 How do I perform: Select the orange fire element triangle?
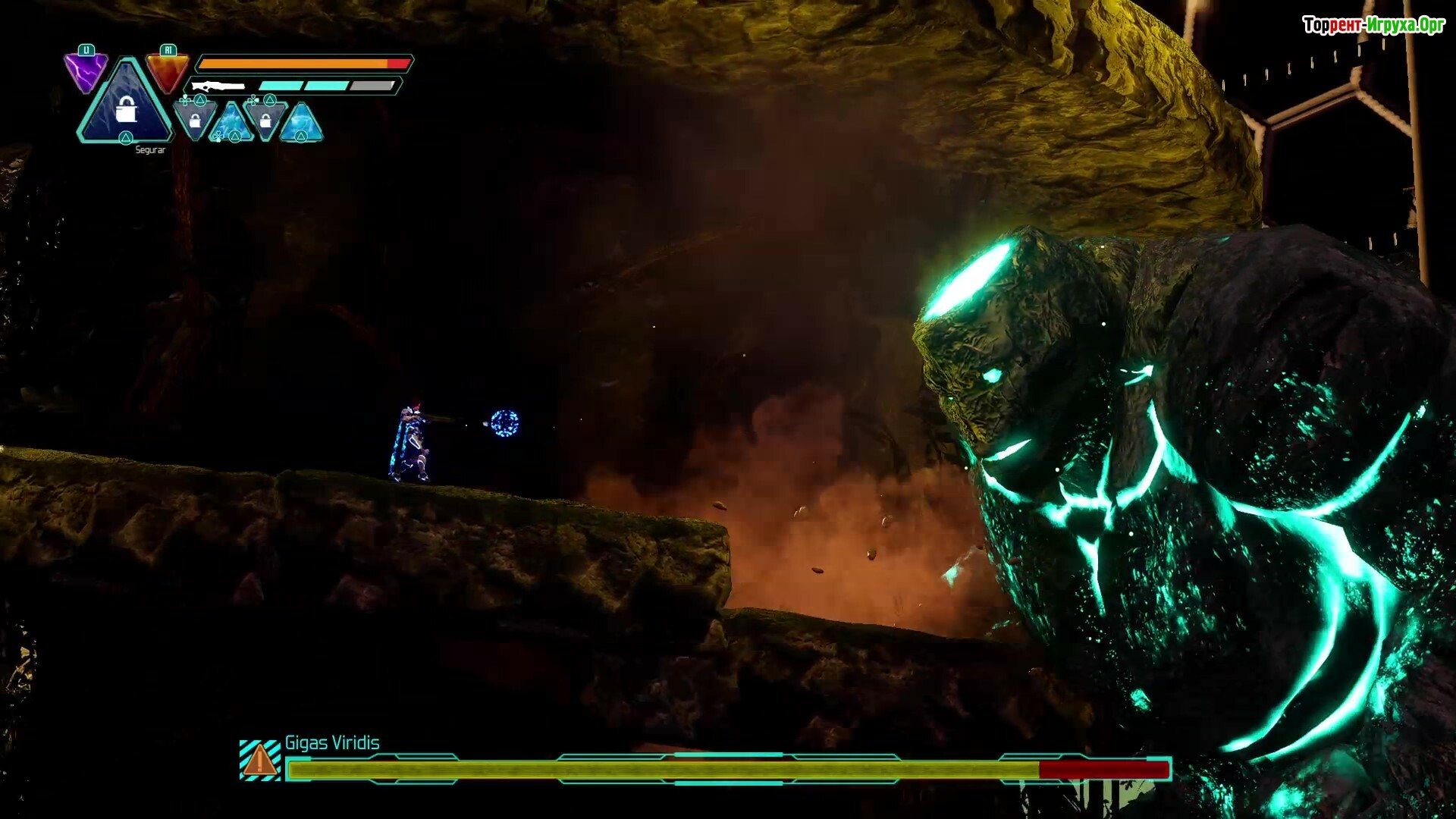(168, 71)
